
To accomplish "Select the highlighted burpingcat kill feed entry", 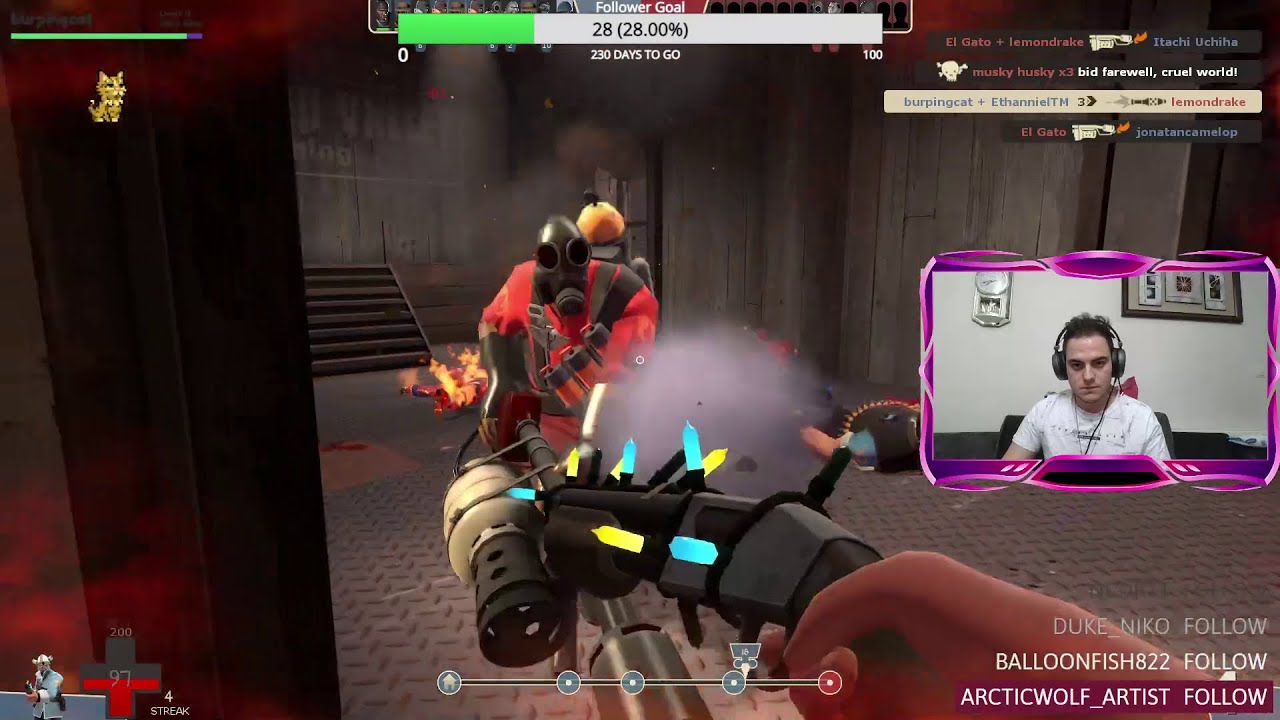I will click(x=1073, y=102).
